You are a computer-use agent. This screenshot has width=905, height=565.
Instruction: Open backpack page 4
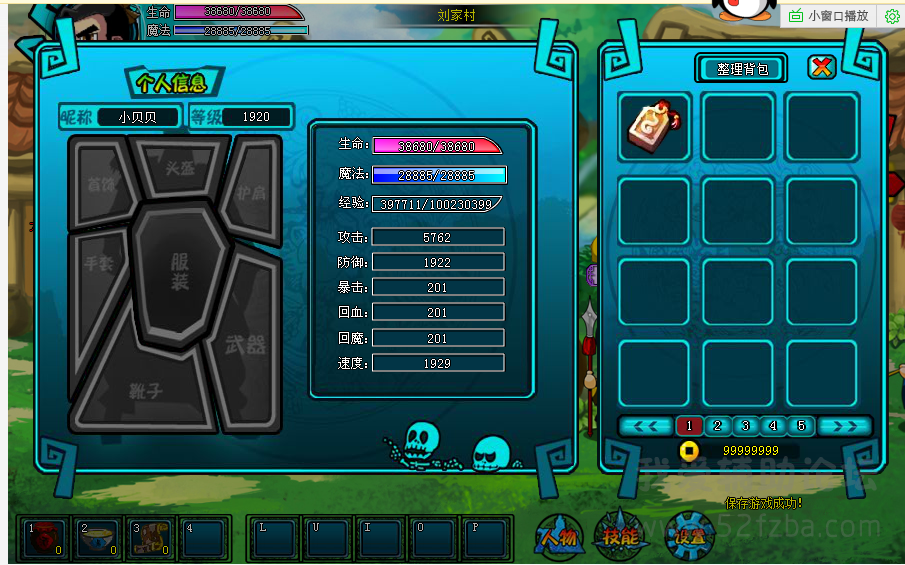pos(772,426)
